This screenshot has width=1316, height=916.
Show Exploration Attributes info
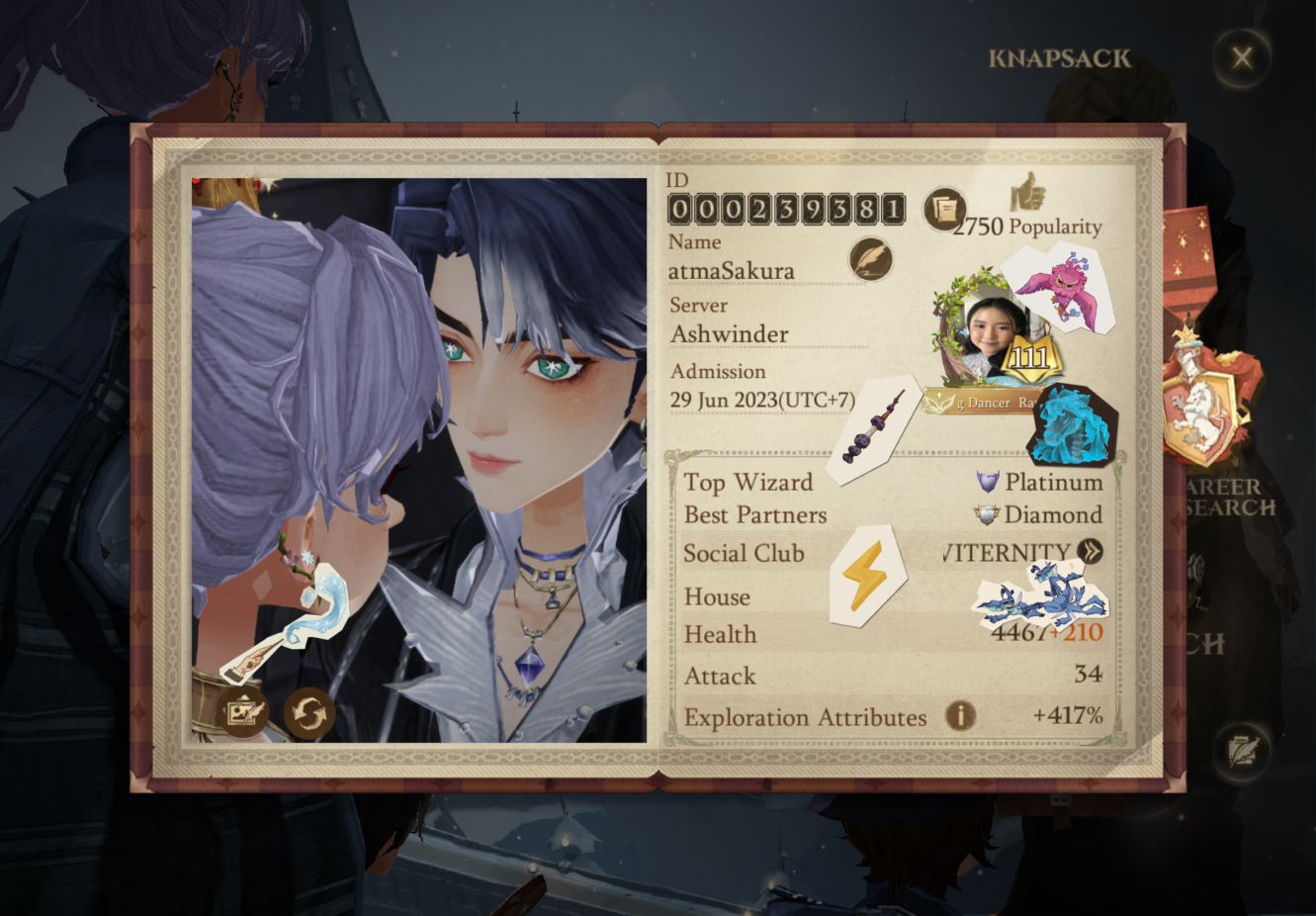(959, 715)
